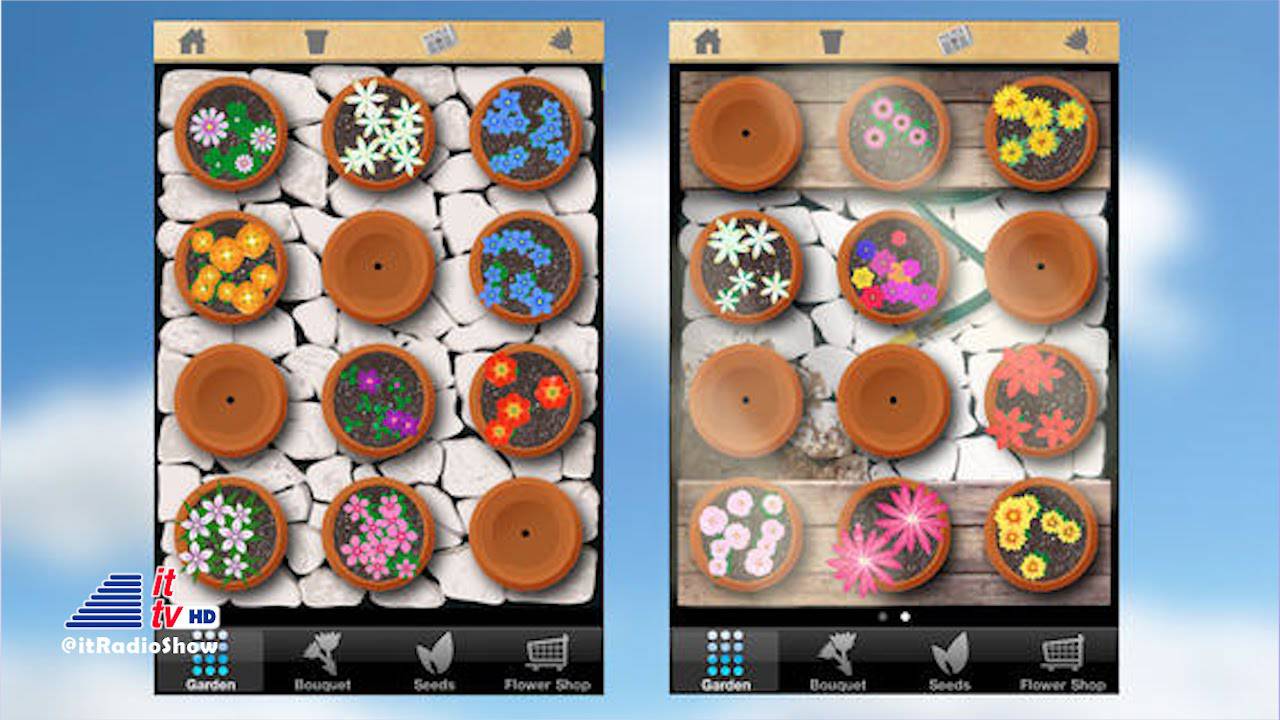Pick the pot with mixed multicolor flowers
Screen dimensions: 1280x720
[x=893, y=267]
